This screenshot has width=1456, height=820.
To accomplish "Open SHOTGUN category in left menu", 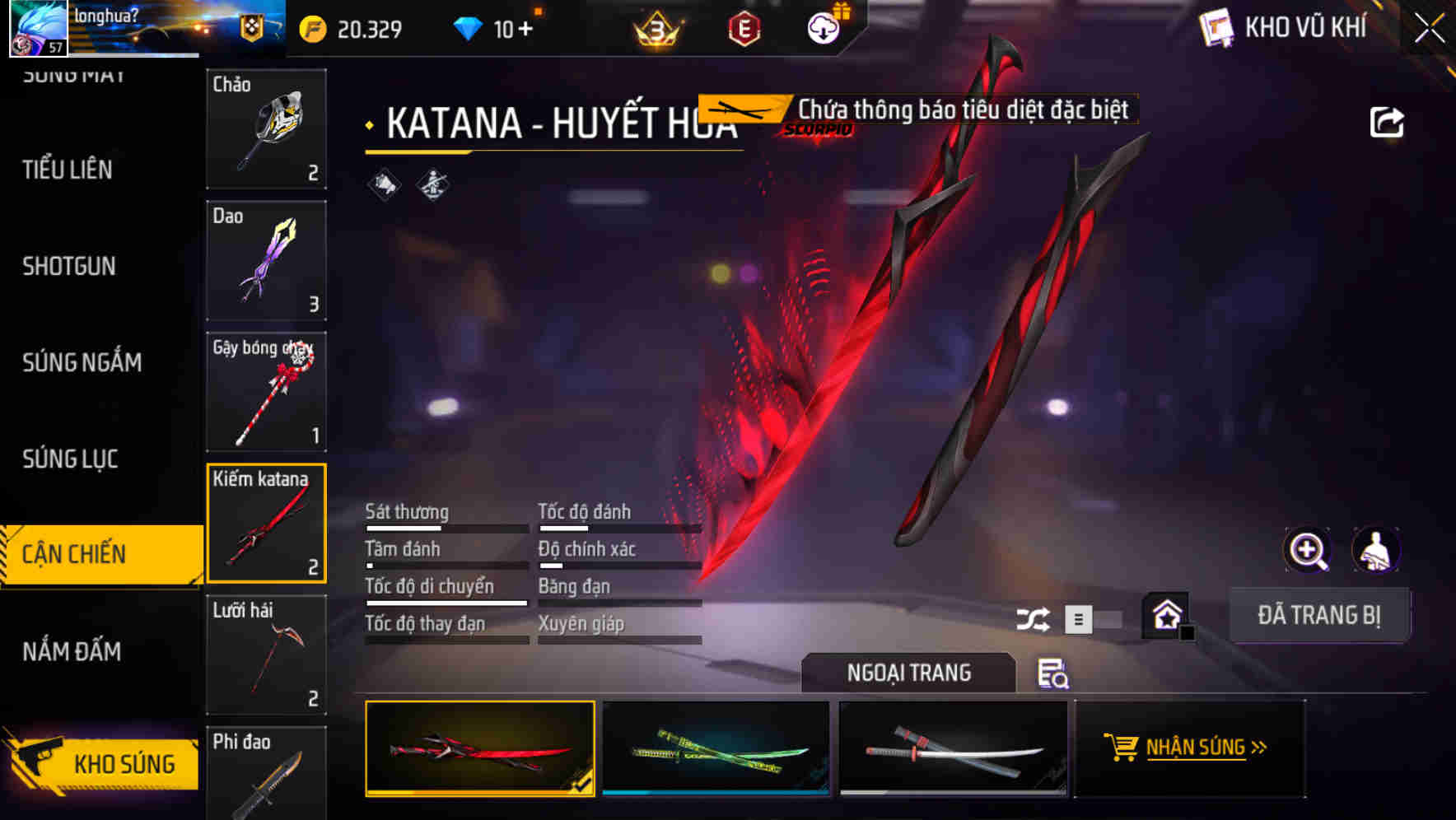I will coord(69,266).
